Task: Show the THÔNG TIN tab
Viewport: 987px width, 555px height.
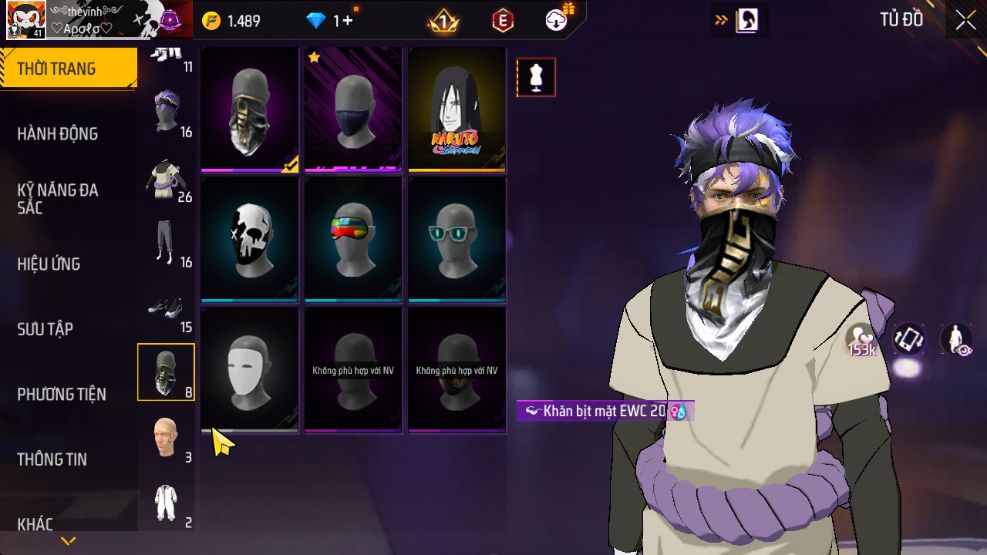Action: tap(52, 459)
